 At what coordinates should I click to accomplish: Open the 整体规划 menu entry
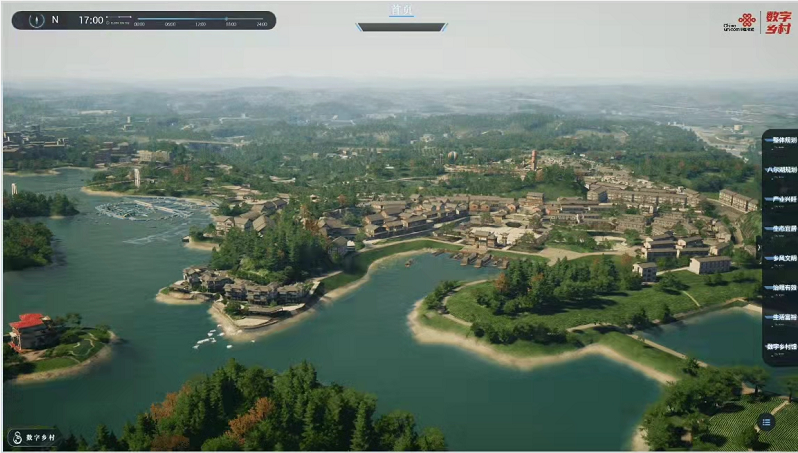coord(779,140)
